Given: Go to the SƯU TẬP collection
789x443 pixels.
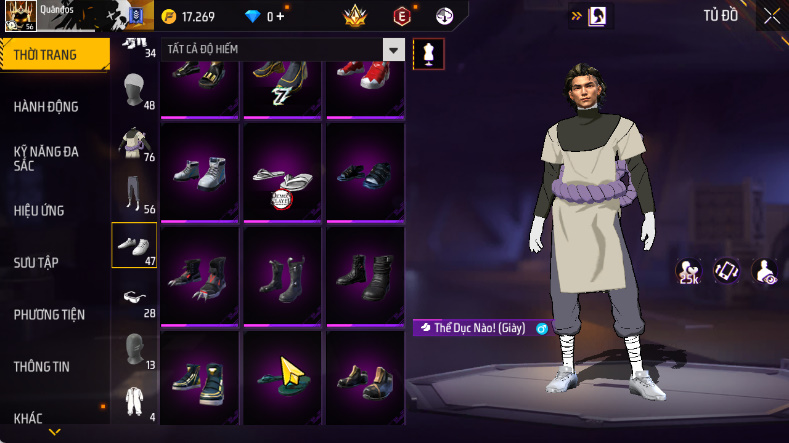Looking at the screenshot, I should pyautogui.click(x=36, y=262).
